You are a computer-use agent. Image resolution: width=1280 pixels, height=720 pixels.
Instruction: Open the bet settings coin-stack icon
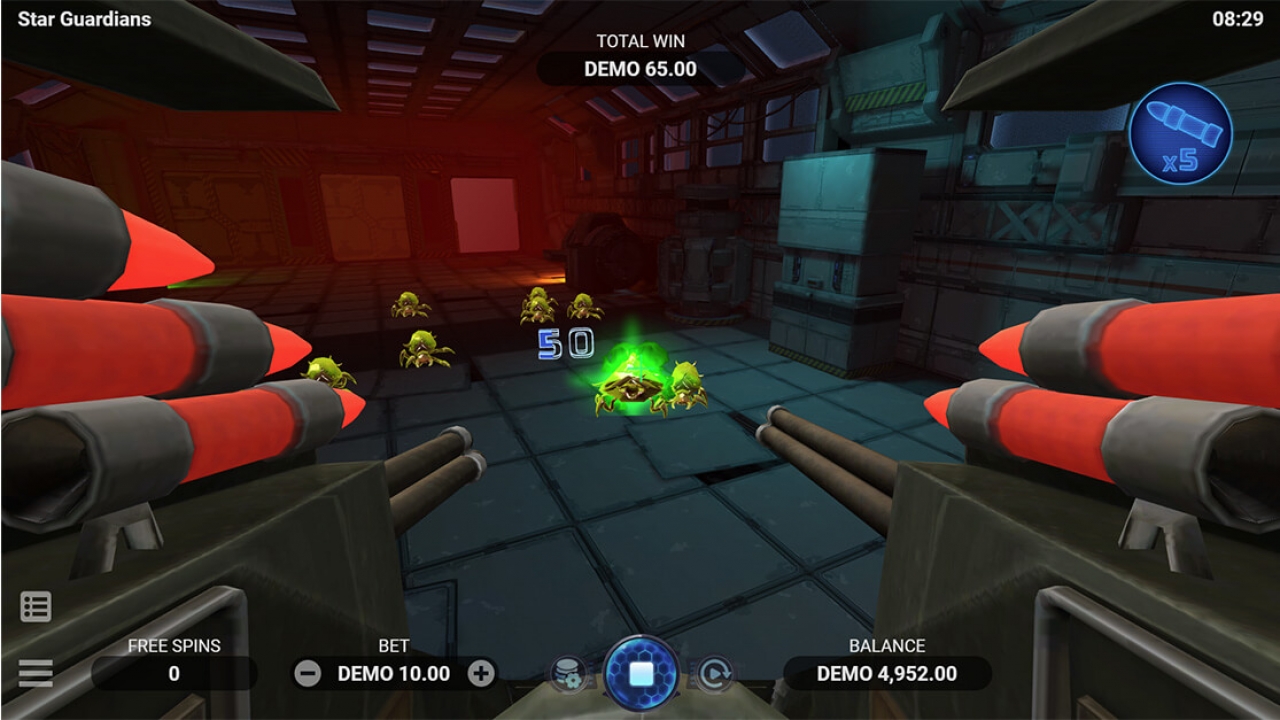pos(567,674)
